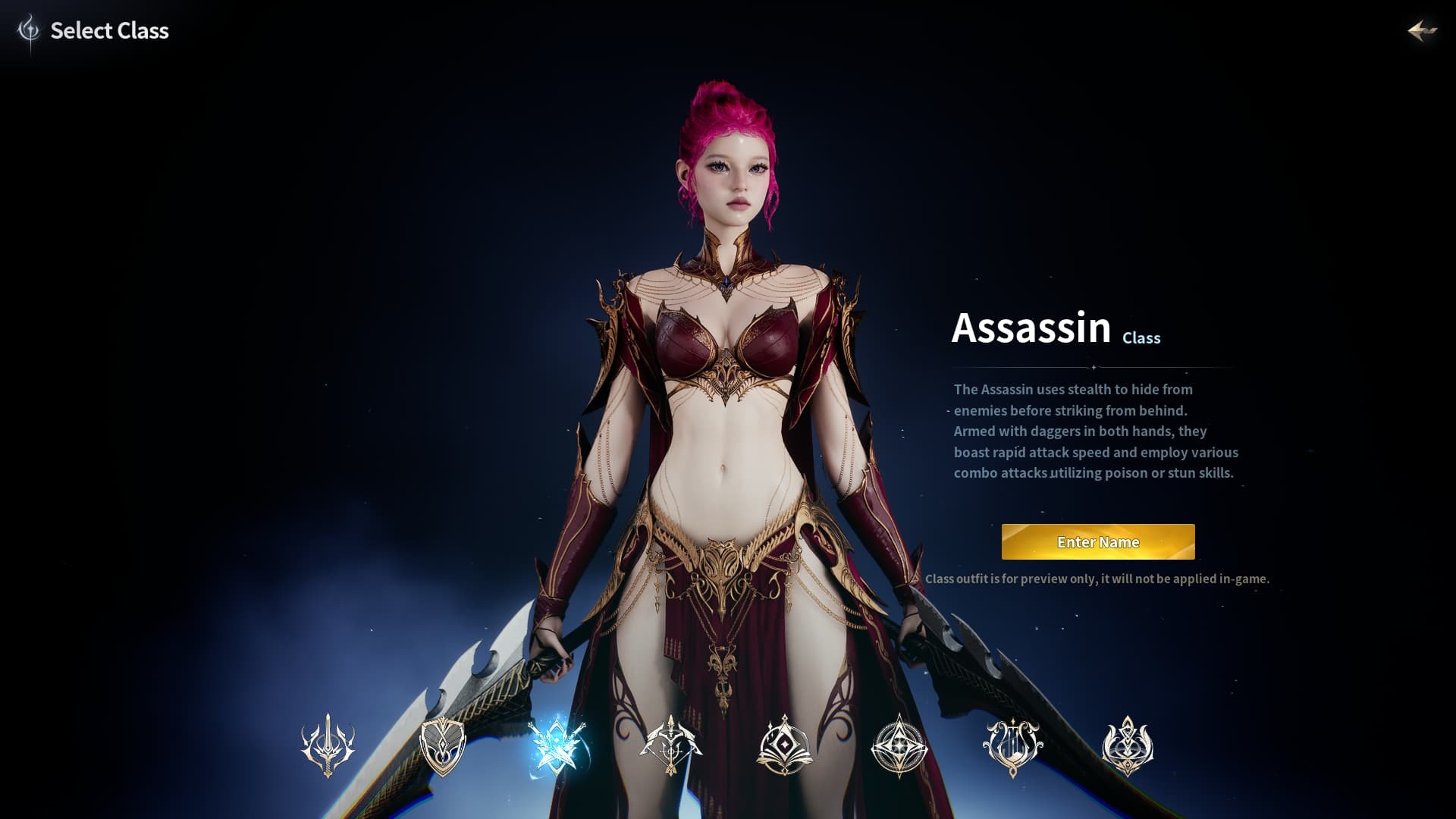Click the character model preview
Screen dimensions: 1456x819
(x=728, y=417)
